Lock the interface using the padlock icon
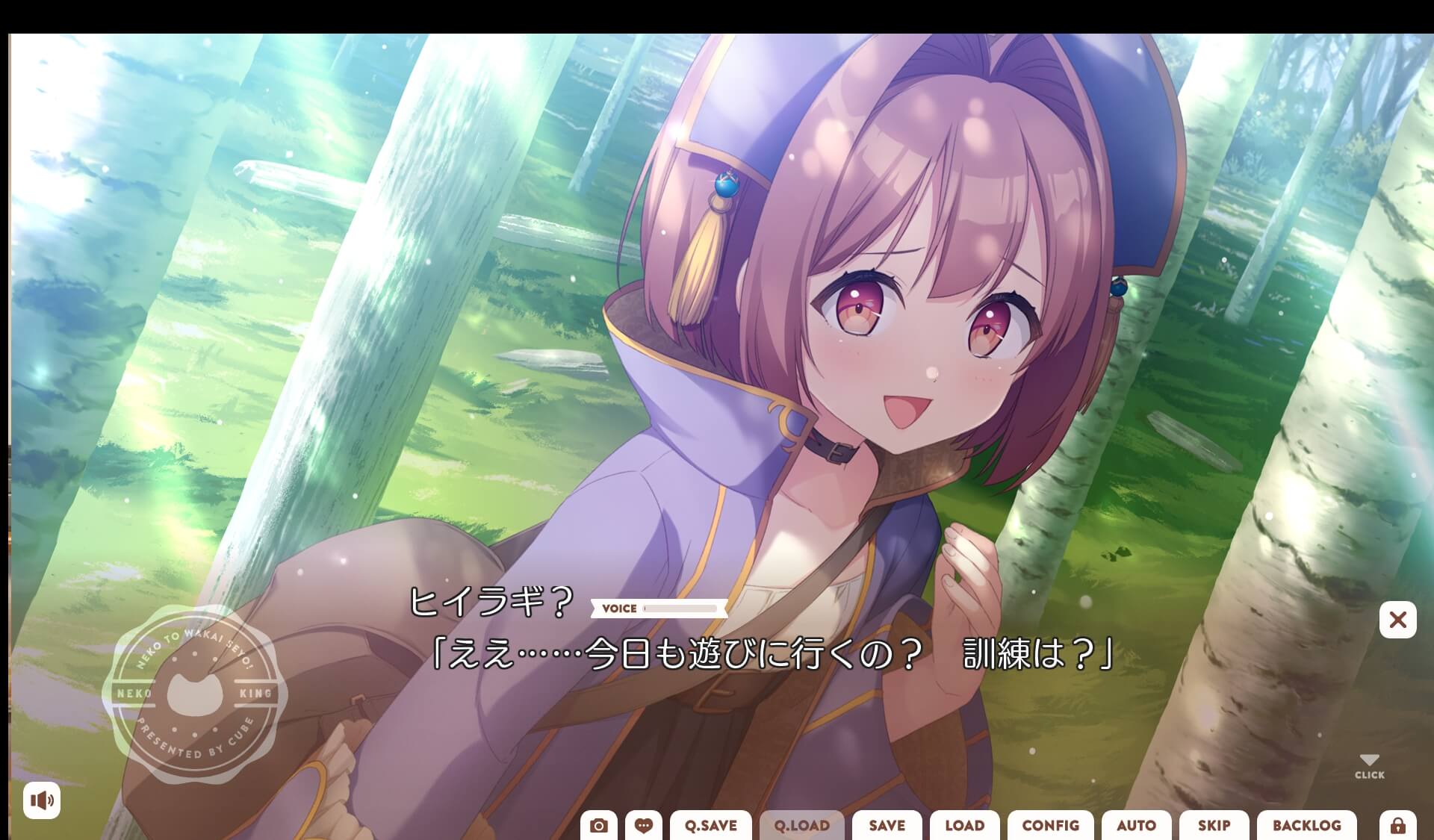This screenshot has width=1434, height=840. (1397, 825)
